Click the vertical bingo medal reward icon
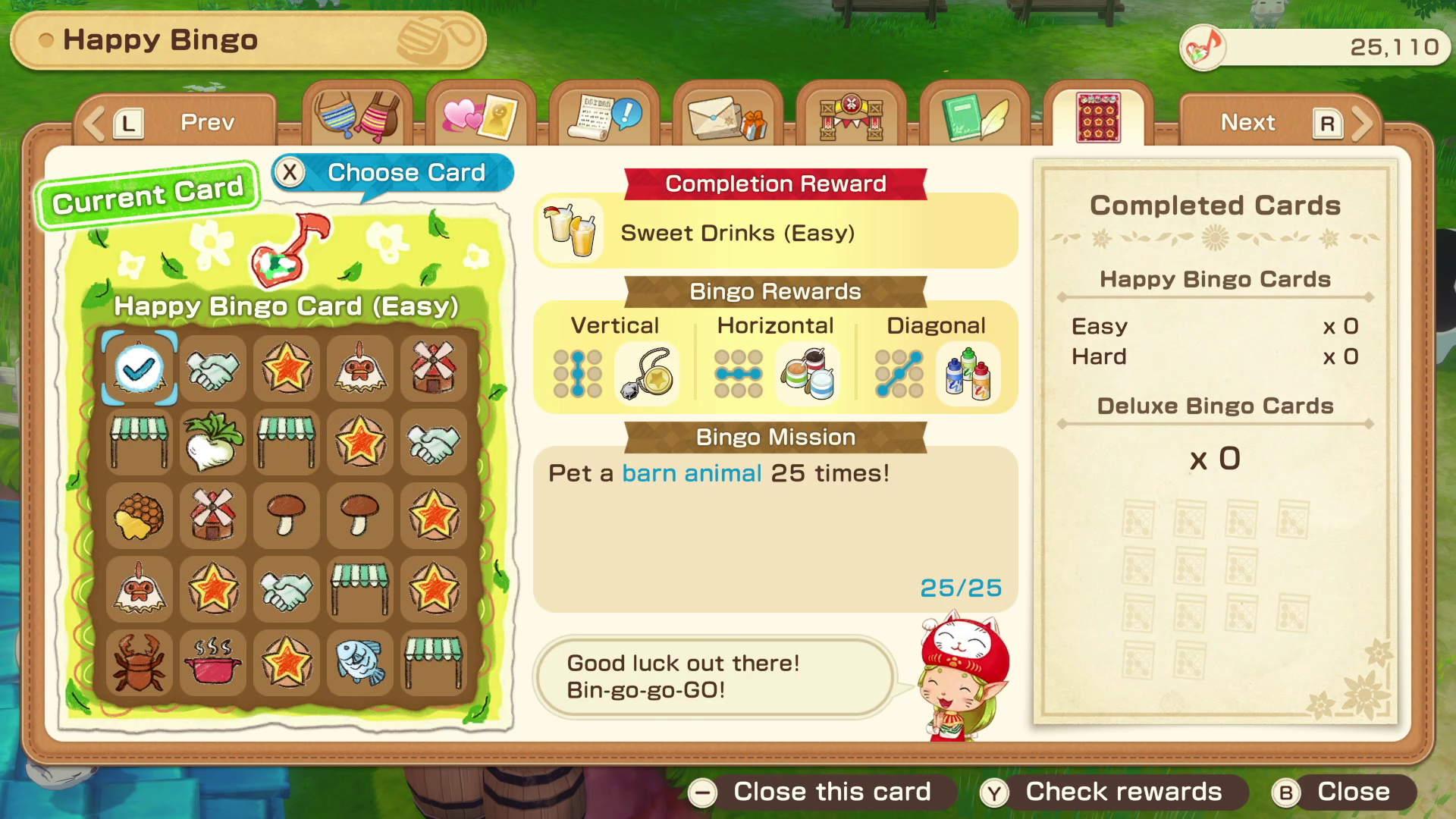Image resolution: width=1456 pixels, height=819 pixels. coord(648,371)
